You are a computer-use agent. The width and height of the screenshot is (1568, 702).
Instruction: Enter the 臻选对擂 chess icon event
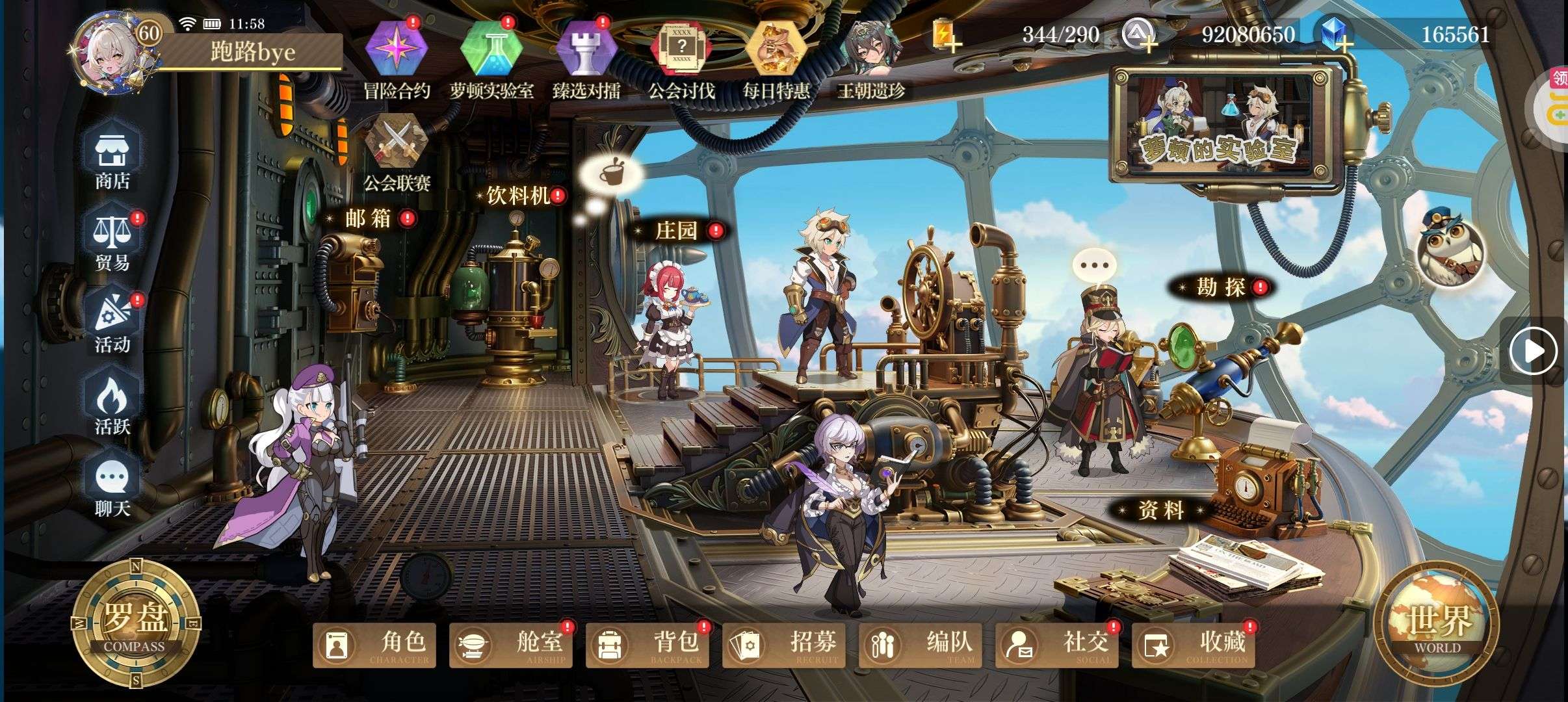point(586,51)
